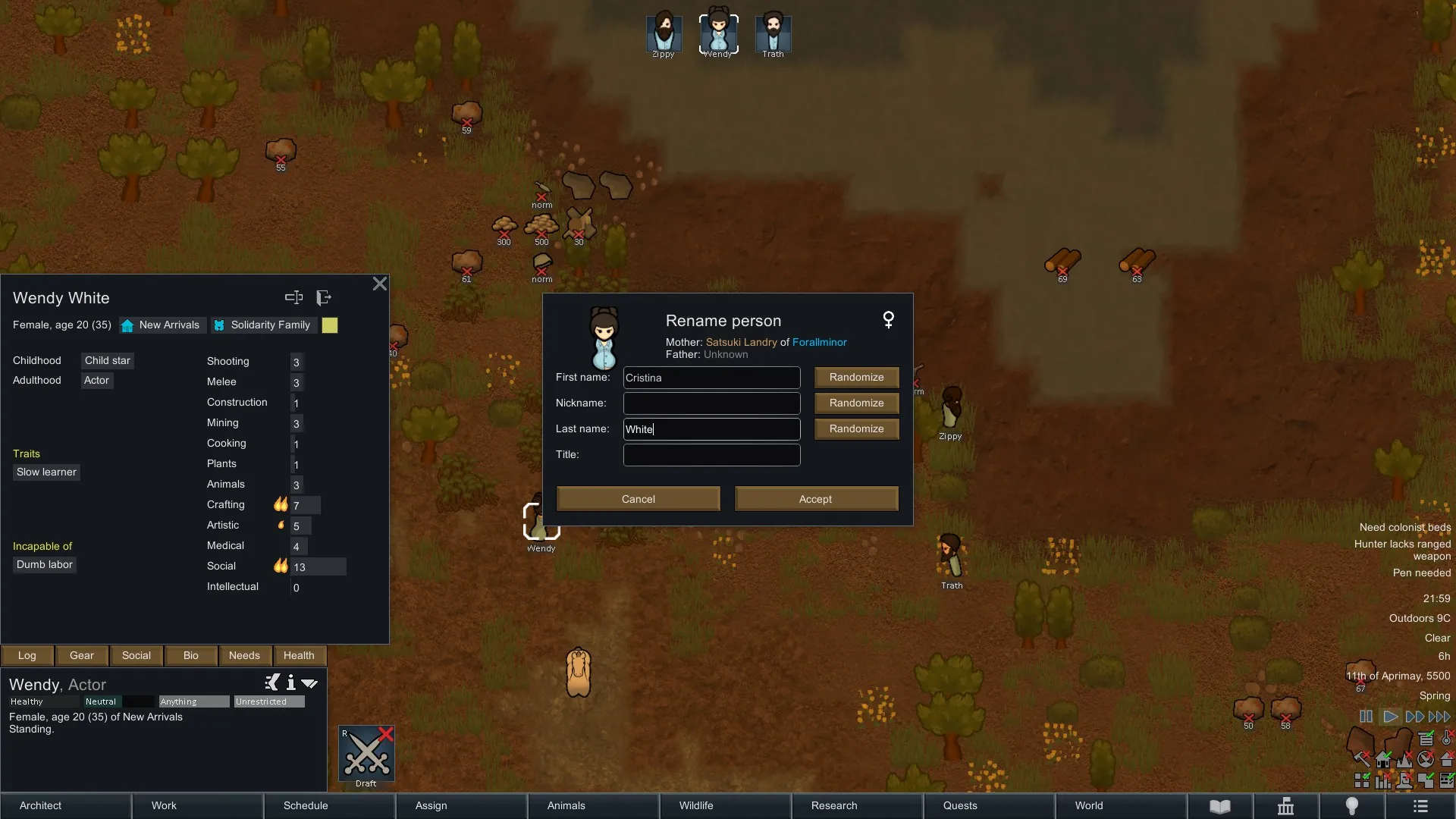This screenshot has width=1456, height=819.
Task: Click the Nickname input field
Action: pos(711,403)
